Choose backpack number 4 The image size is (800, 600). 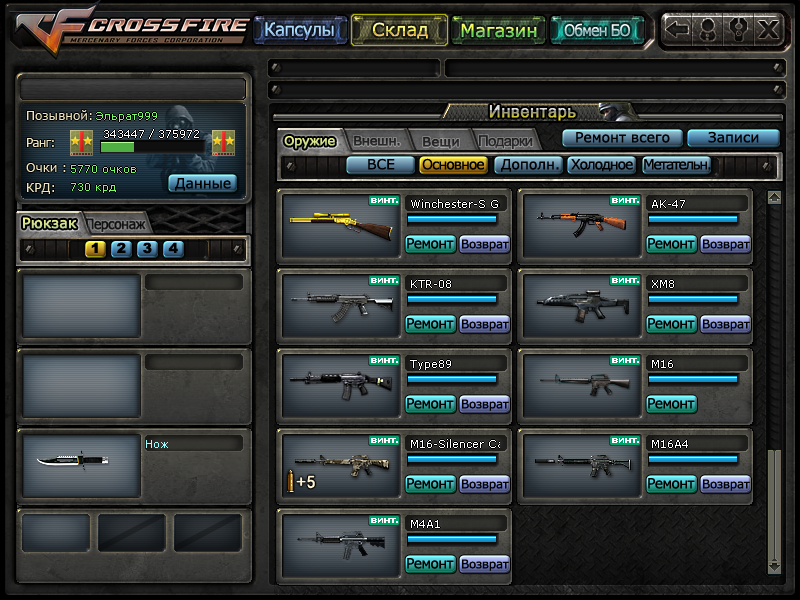(173, 249)
